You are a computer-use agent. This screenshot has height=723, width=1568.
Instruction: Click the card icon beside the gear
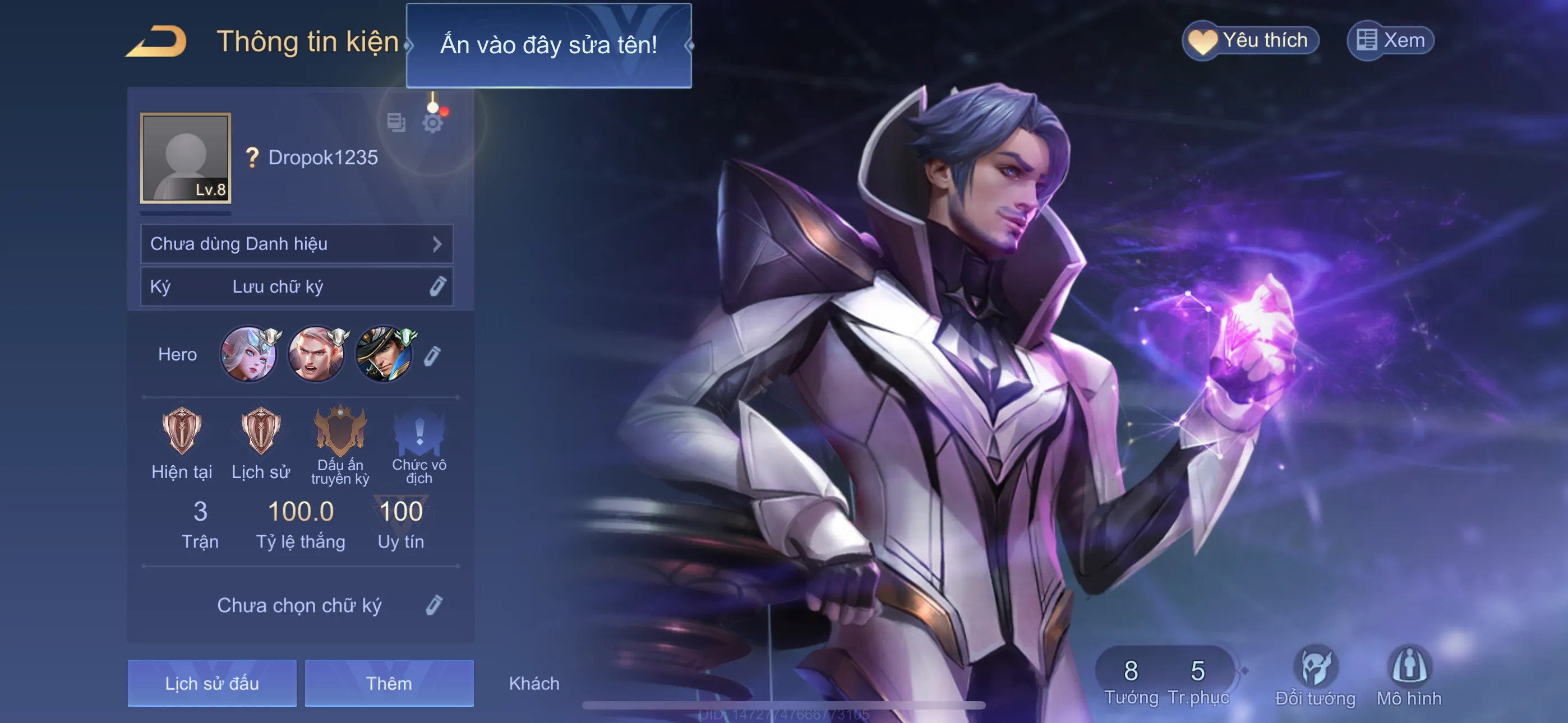[x=396, y=123]
